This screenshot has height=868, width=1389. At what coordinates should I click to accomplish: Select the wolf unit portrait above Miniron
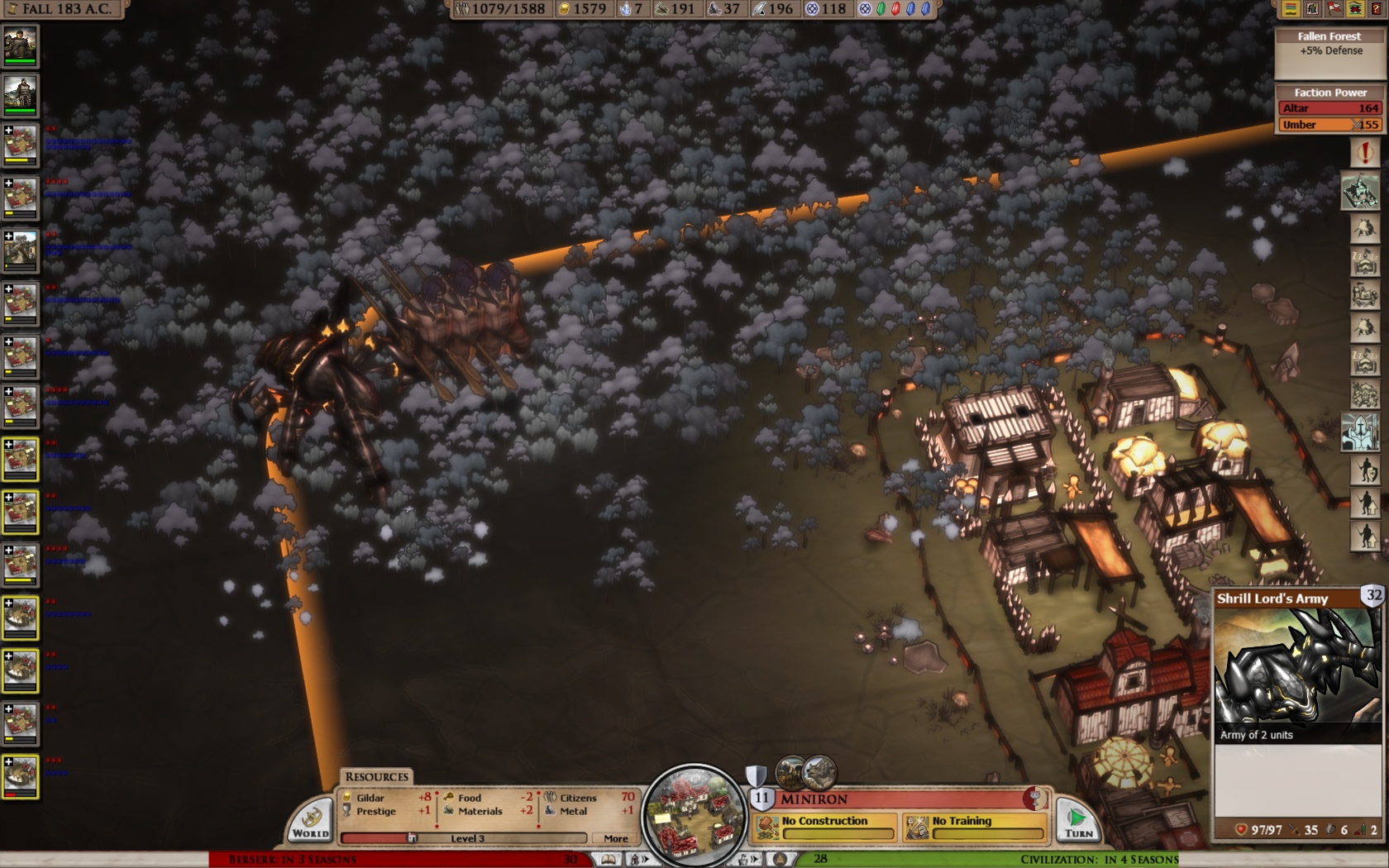tap(820, 773)
